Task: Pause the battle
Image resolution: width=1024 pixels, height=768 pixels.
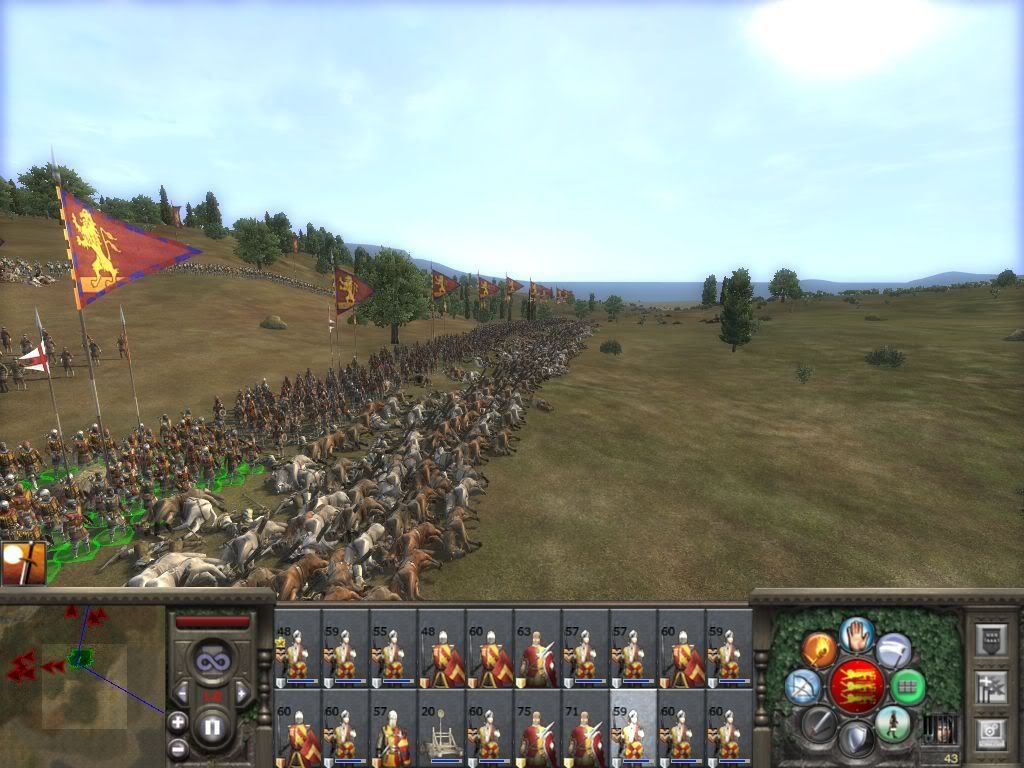Action: click(x=211, y=727)
